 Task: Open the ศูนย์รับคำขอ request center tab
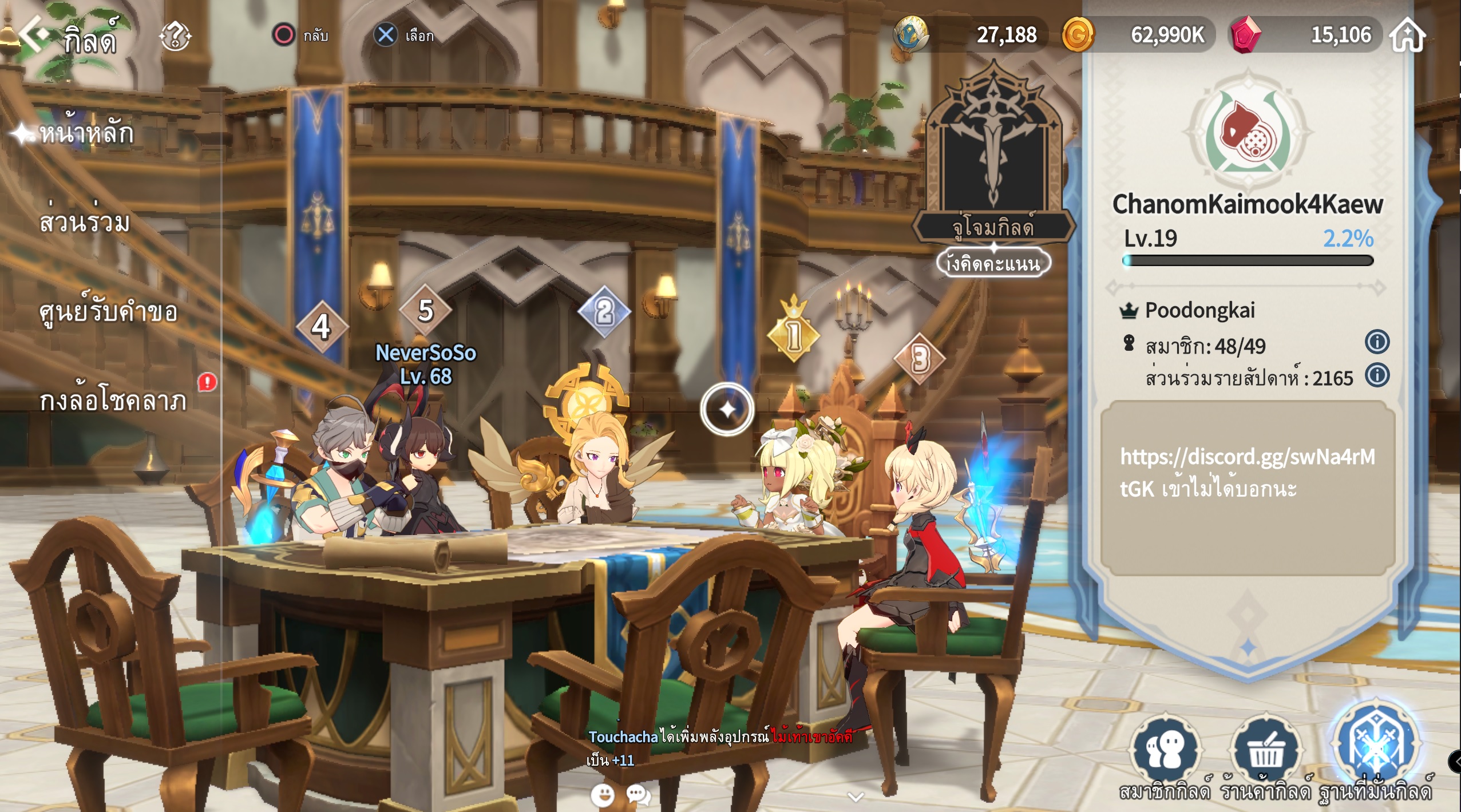click(x=108, y=312)
